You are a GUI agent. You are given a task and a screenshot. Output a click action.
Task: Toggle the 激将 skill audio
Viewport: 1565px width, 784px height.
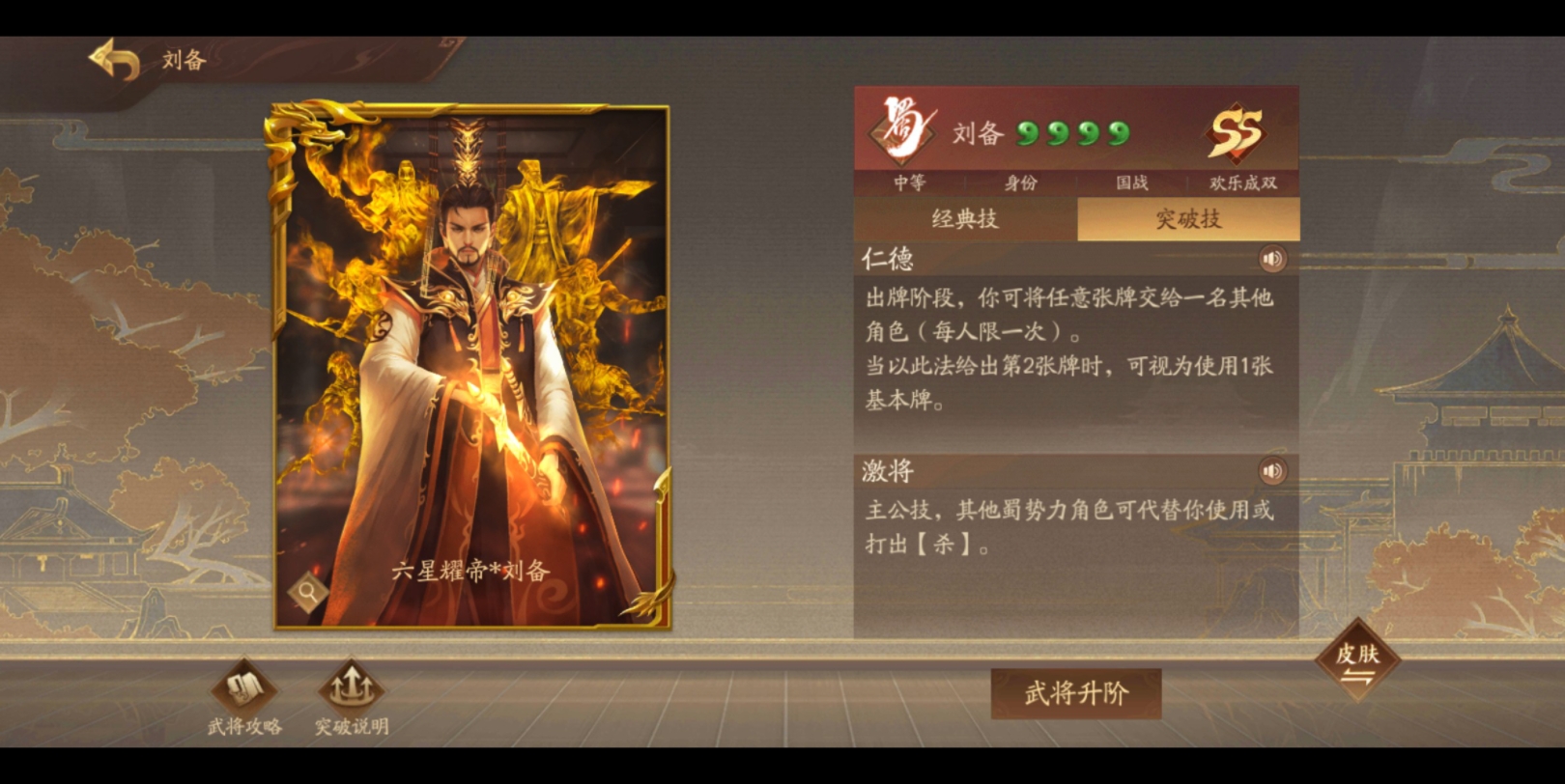point(1273,472)
